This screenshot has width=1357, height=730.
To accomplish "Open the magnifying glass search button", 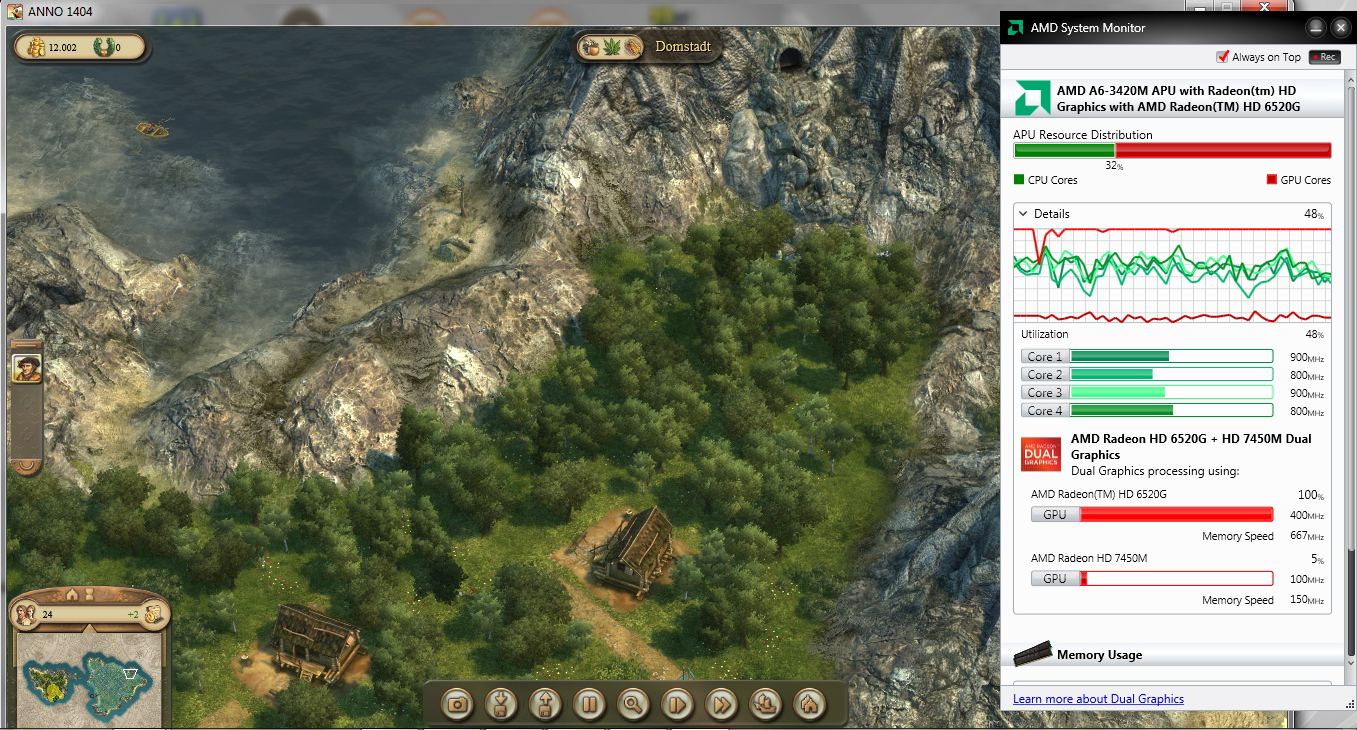I will (633, 704).
